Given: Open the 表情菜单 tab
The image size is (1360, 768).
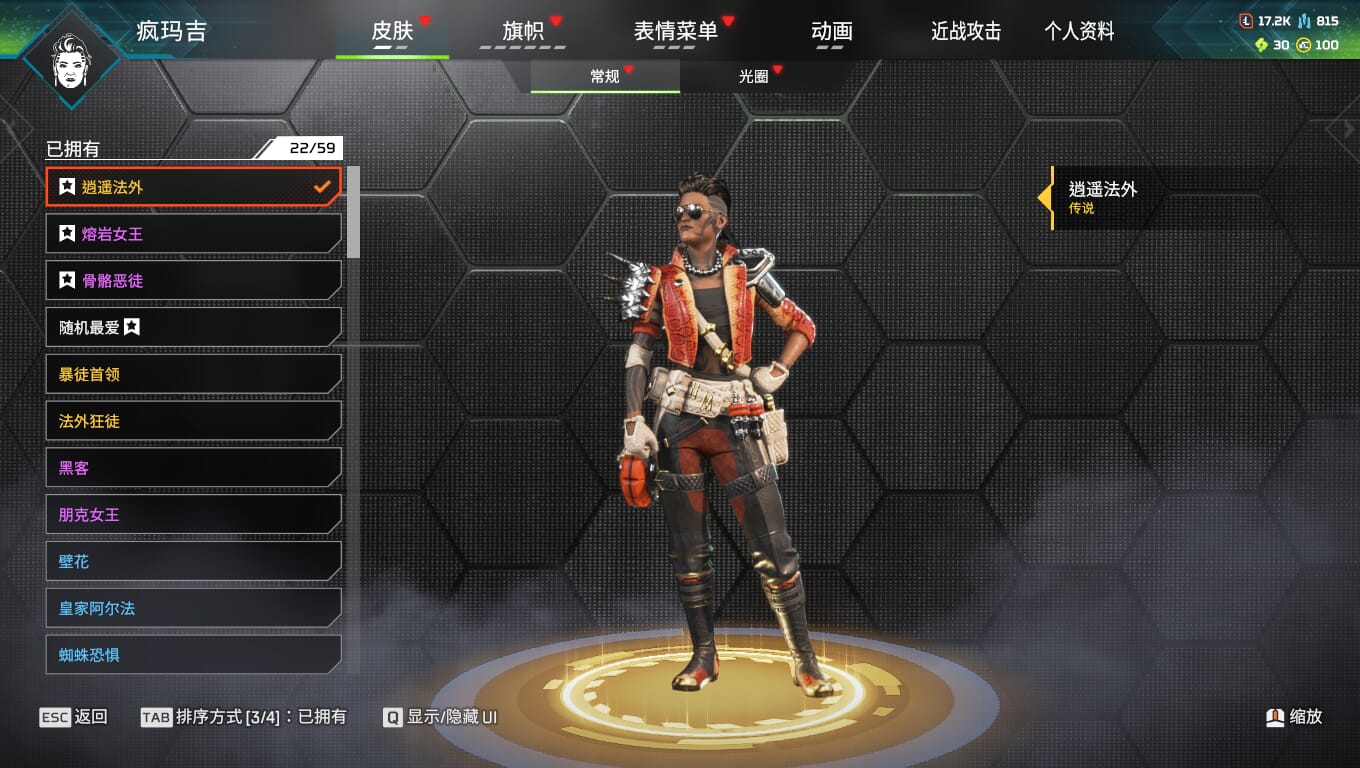Looking at the screenshot, I should tap(676, 32).
